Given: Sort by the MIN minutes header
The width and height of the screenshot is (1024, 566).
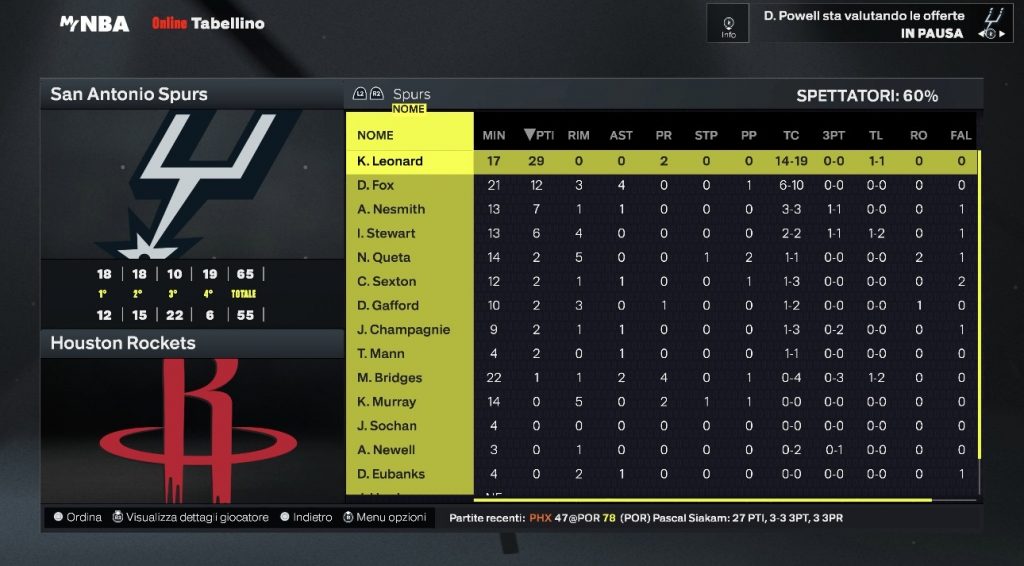Looking at the screenshot, I should [494, 135].
